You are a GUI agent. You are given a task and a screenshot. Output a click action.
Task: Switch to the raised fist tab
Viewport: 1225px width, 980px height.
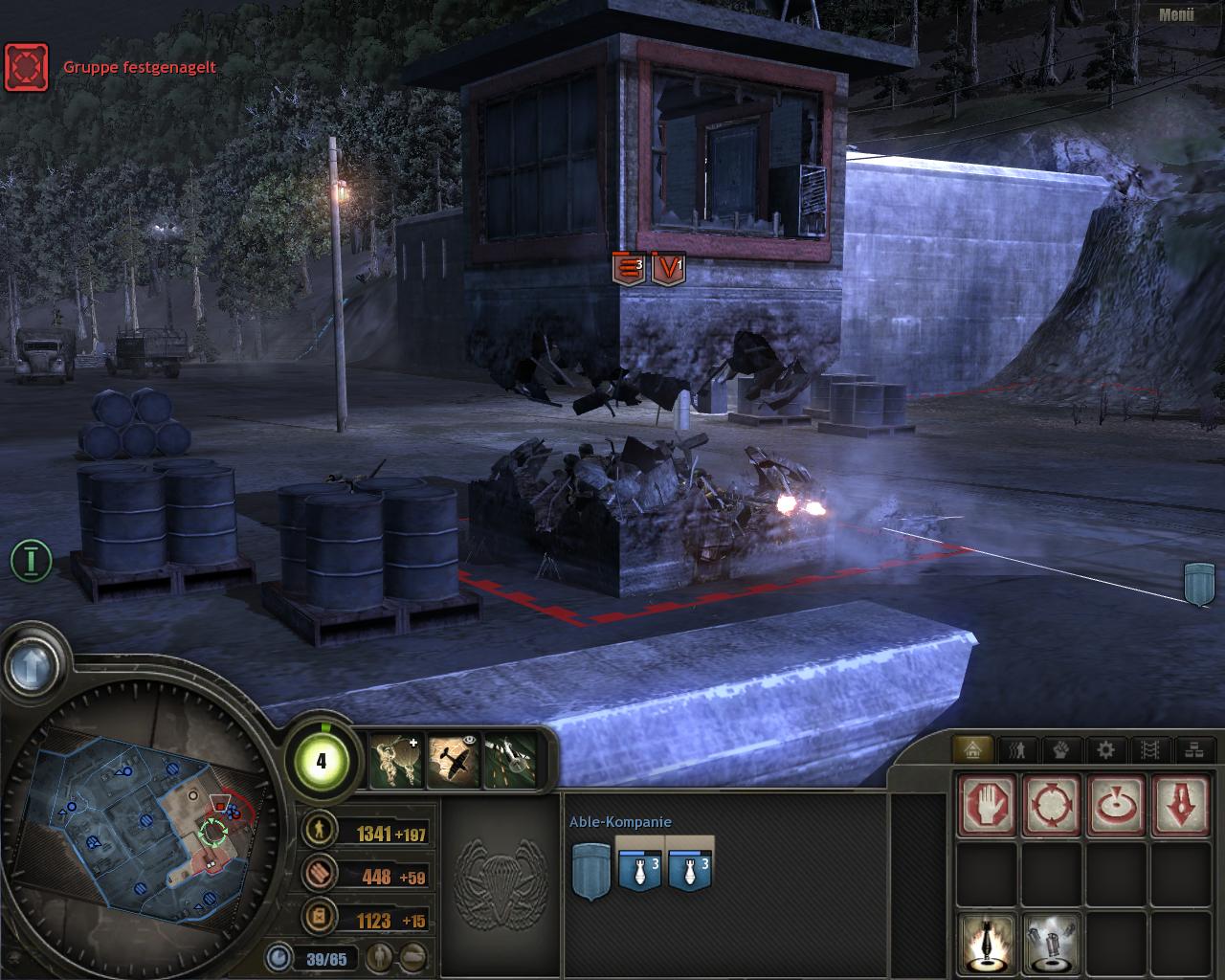pyautogui.click(x=1061, y=750)
